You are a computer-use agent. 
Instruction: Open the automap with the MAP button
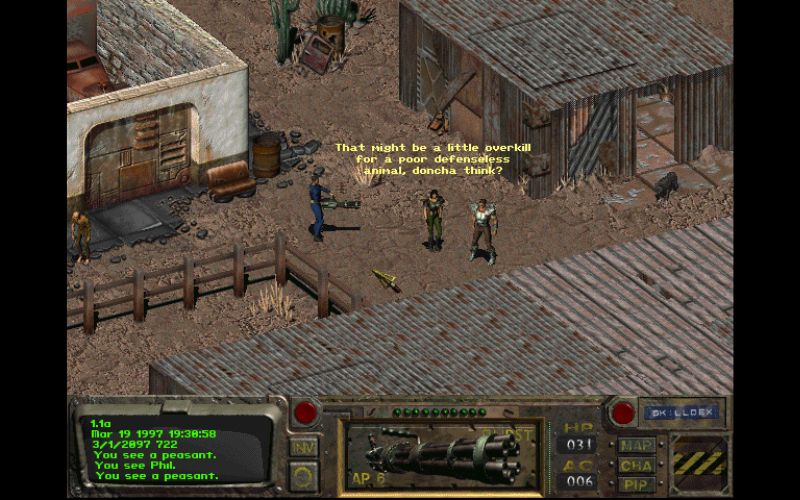[x=636, y=445]
